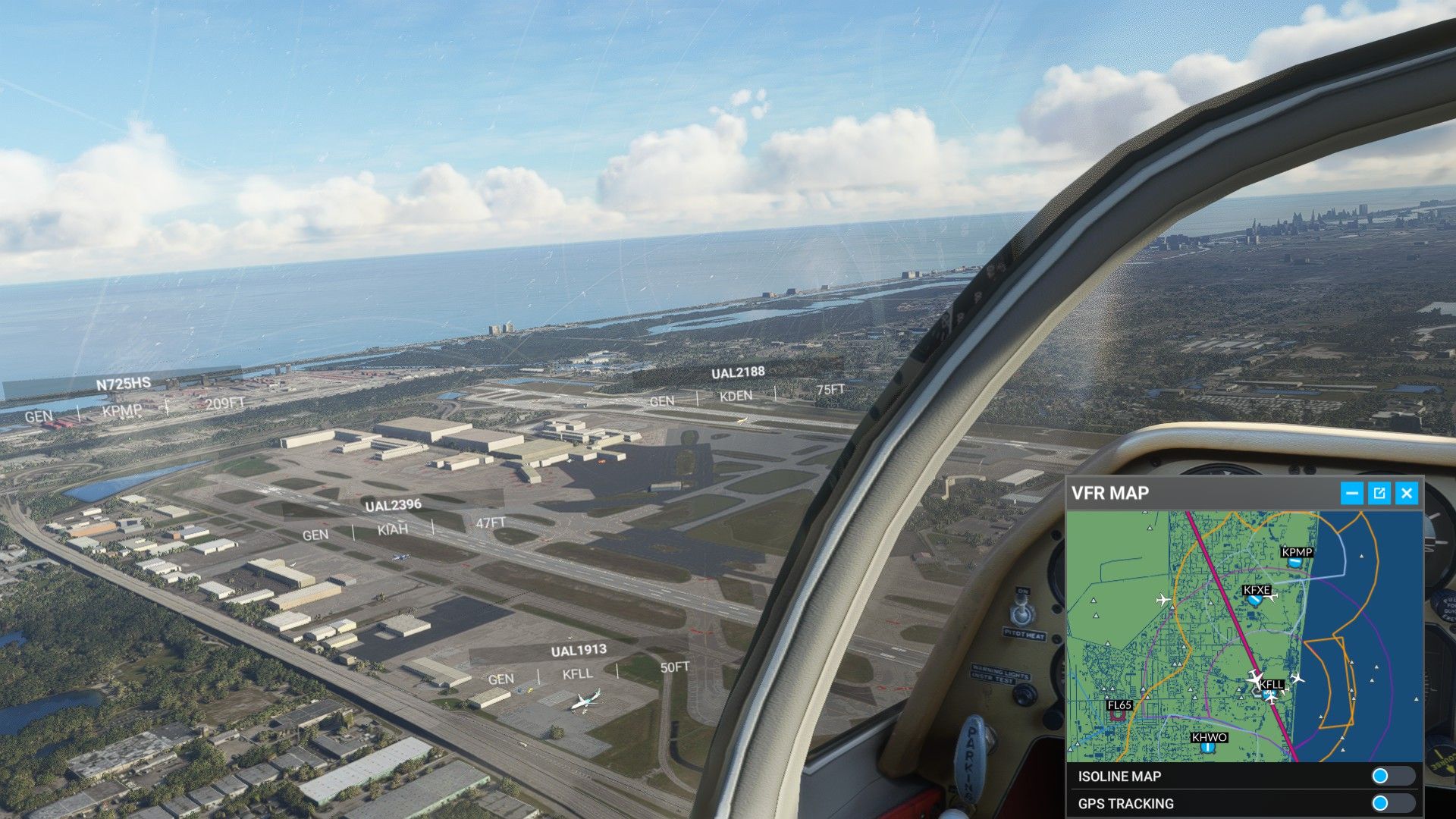
Task: Click the KFLL airport label on map
Action: point(1272,684)
